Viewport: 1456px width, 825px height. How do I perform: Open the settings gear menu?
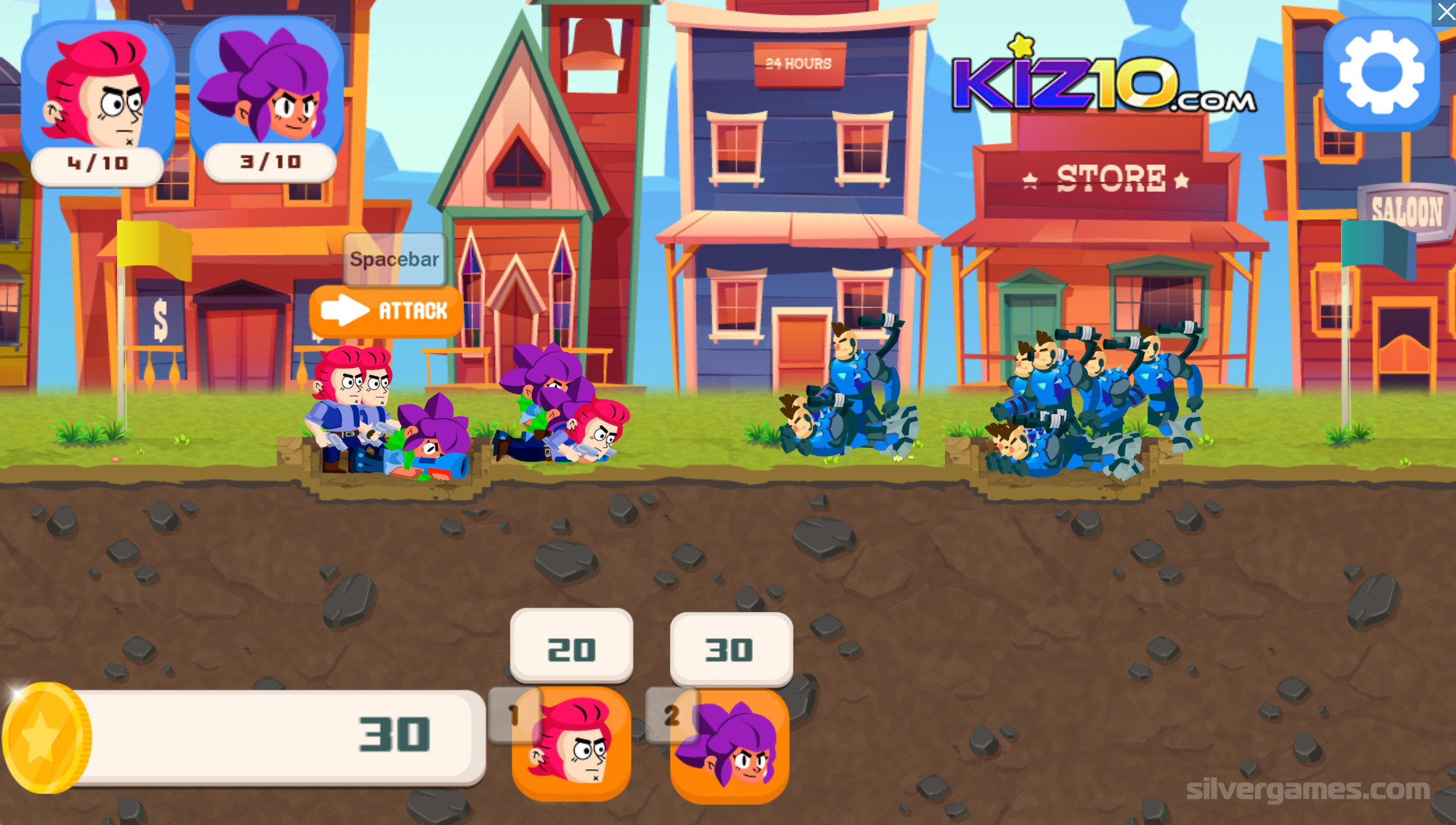click(1381, 74)
